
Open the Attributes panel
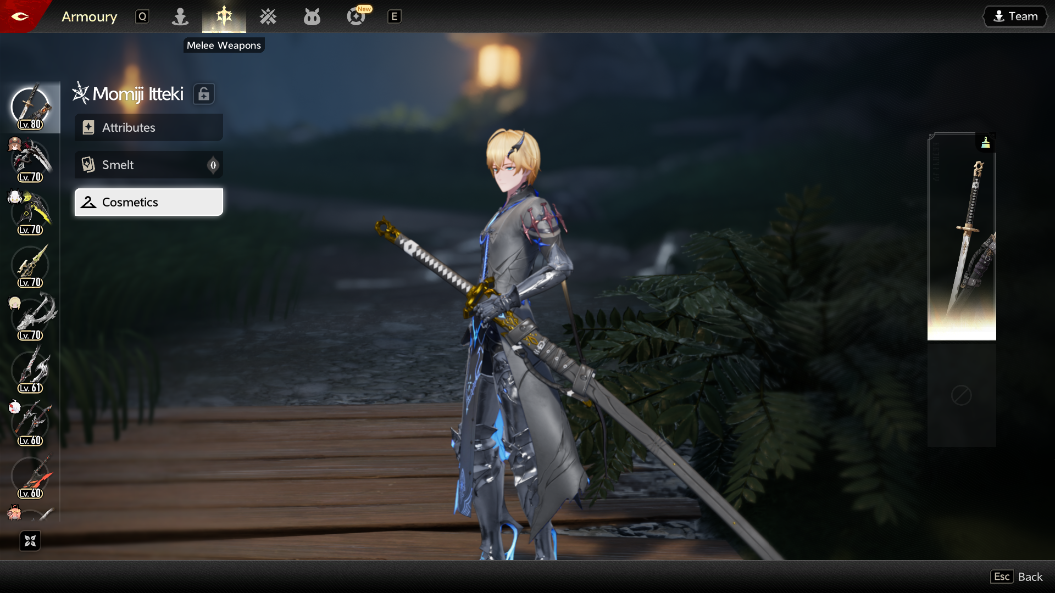(x=148, y=128)
